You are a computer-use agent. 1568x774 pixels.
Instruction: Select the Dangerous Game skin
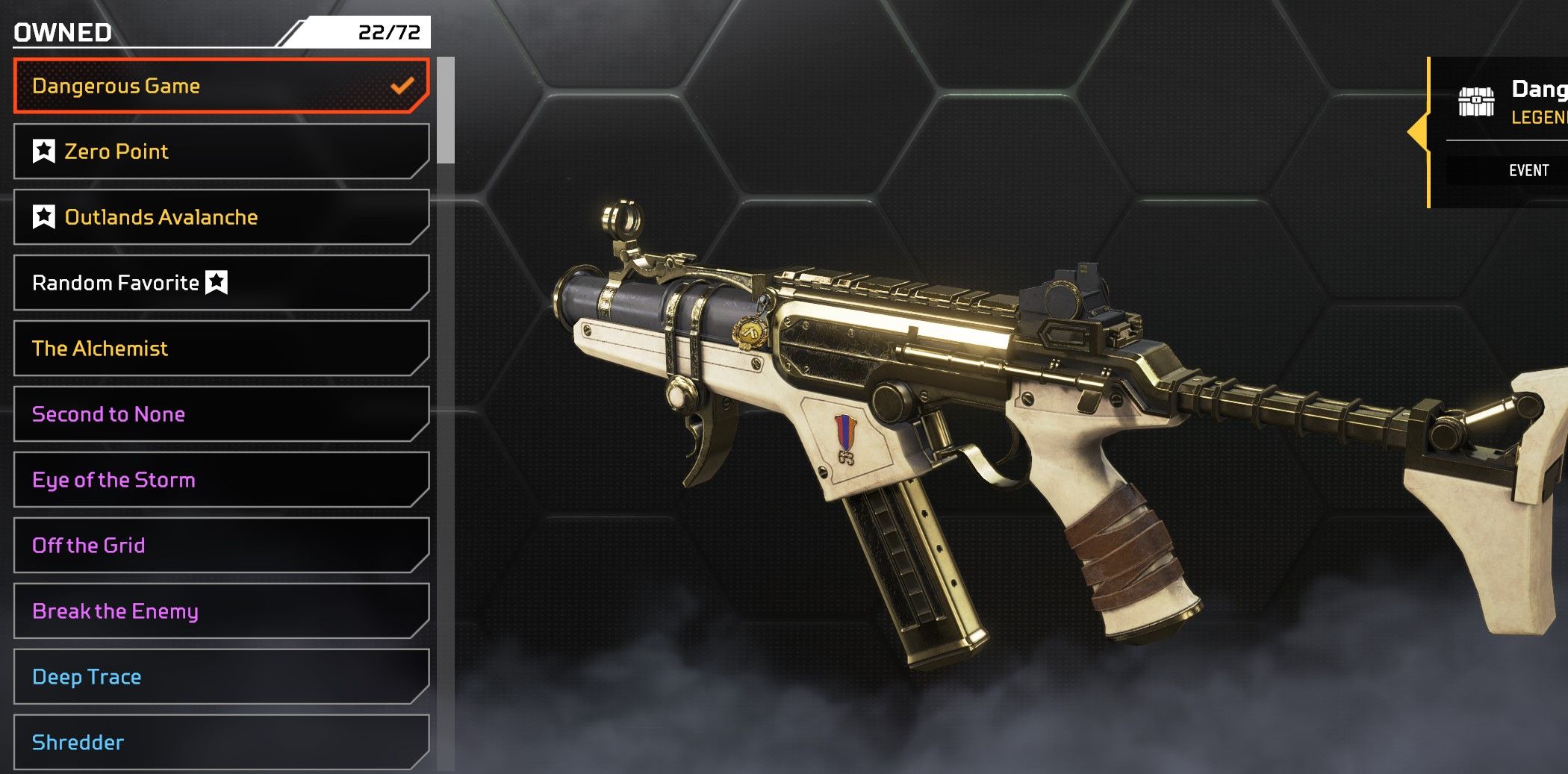pyautogui.click(x=221, y=86)
